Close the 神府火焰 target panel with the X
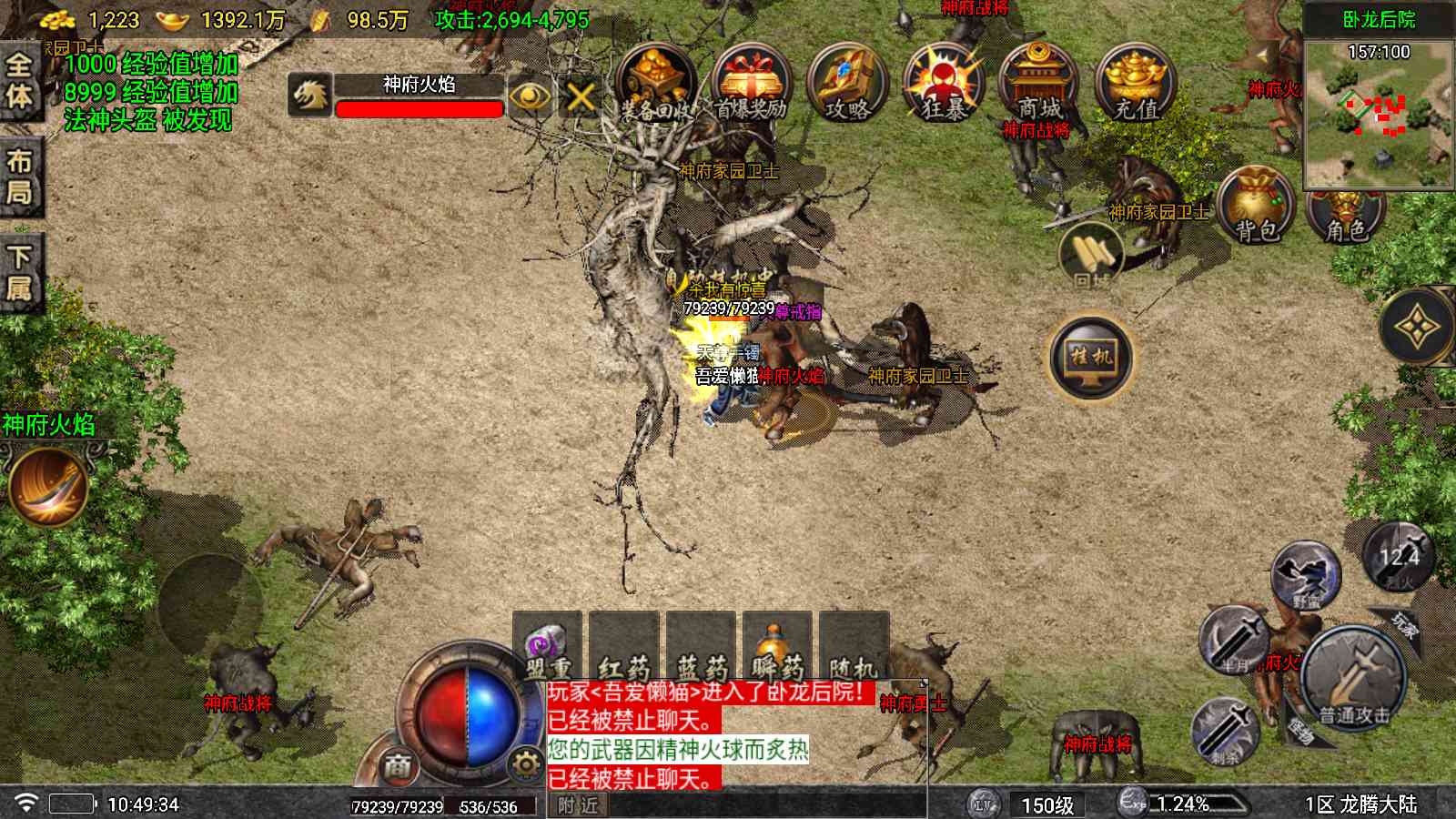The width and height of the screenshot is (1456, 819). (581, 96)
